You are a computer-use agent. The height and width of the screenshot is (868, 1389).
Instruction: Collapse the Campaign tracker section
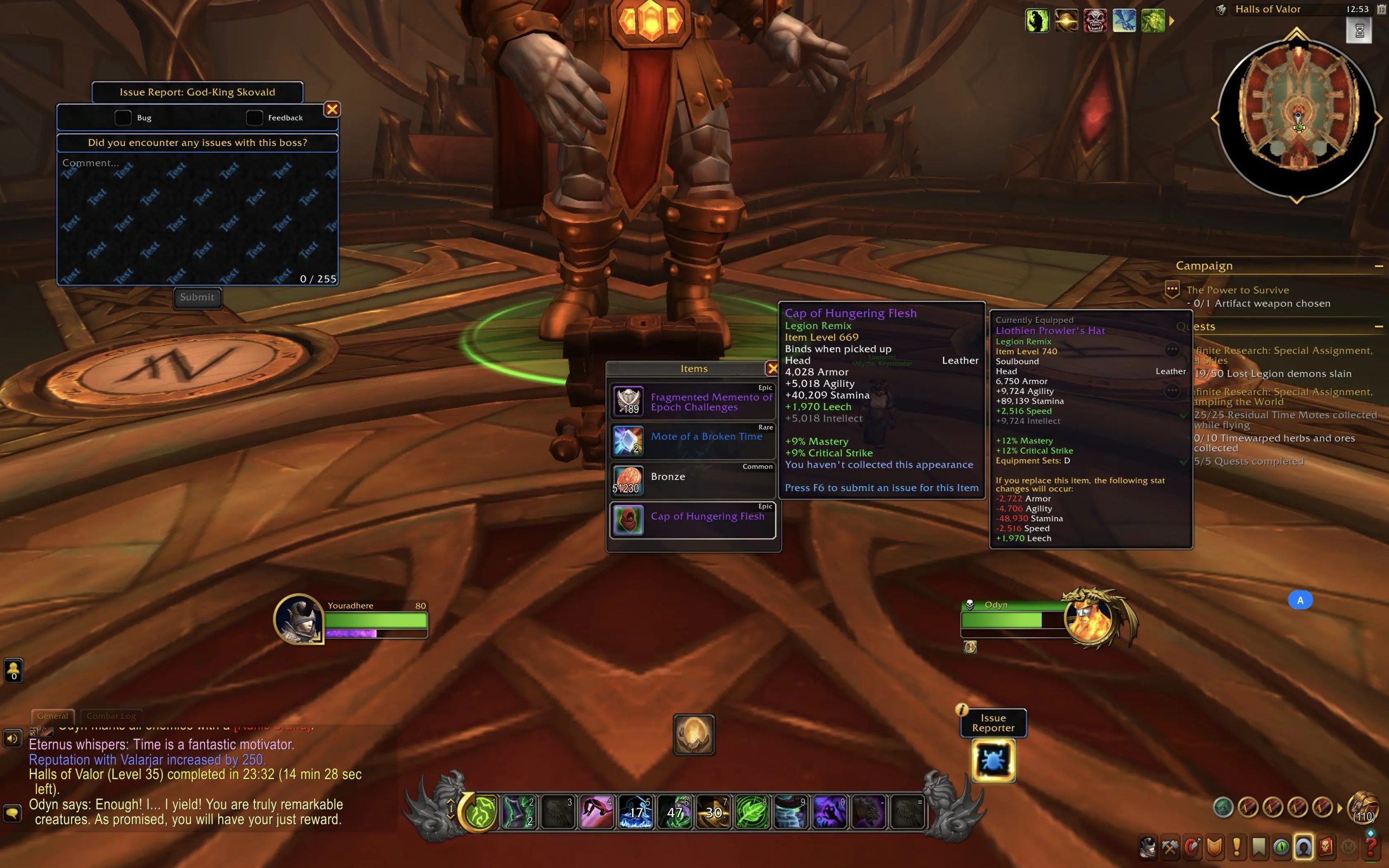(1379, 266)
